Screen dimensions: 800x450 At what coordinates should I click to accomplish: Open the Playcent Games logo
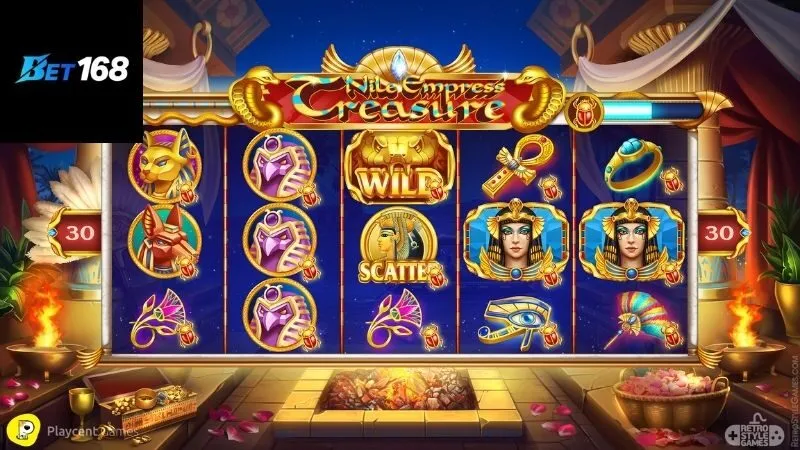58,429
